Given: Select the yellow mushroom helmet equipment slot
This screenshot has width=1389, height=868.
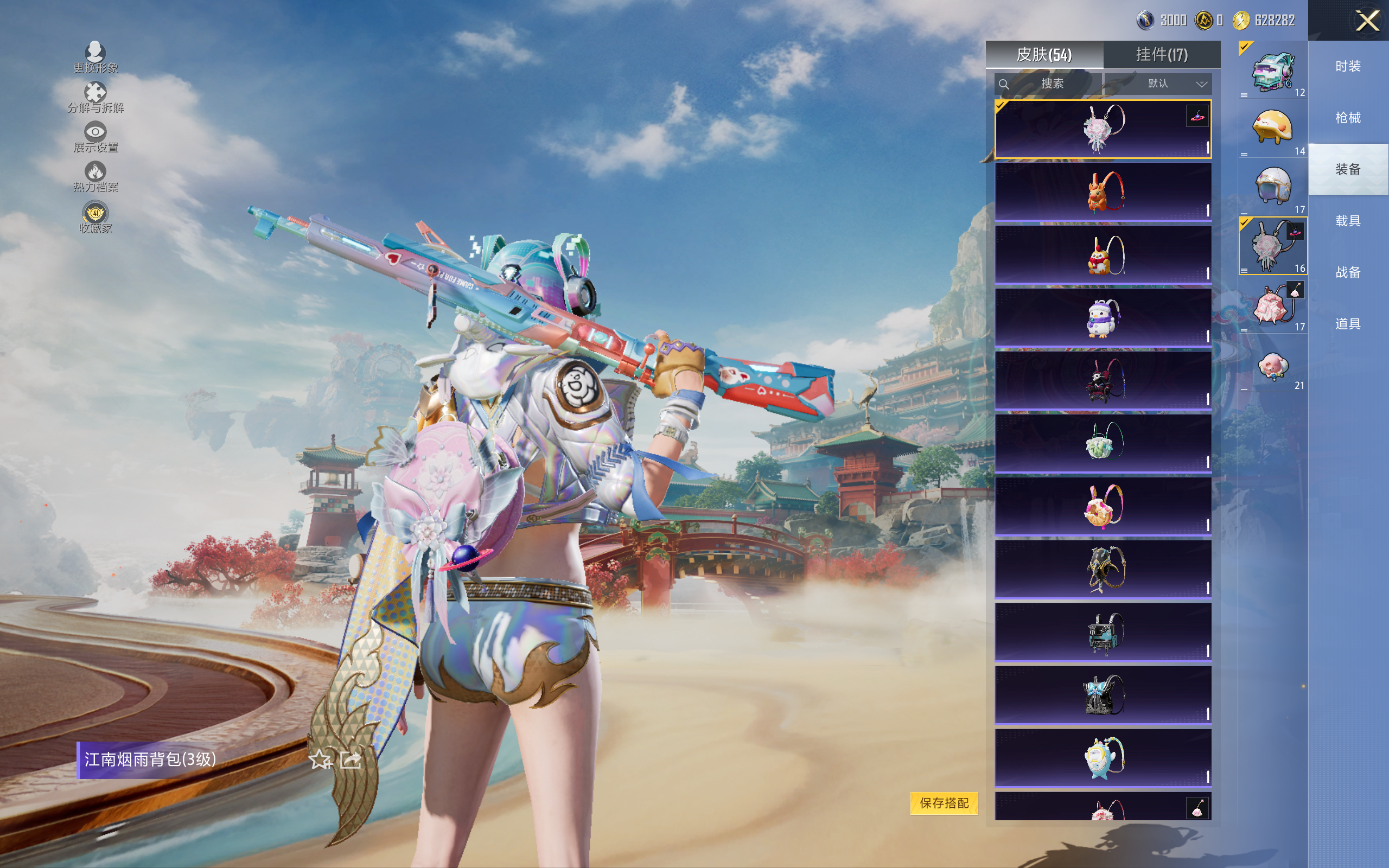Looking at the screenshot, I should [x=1272, y=129].
